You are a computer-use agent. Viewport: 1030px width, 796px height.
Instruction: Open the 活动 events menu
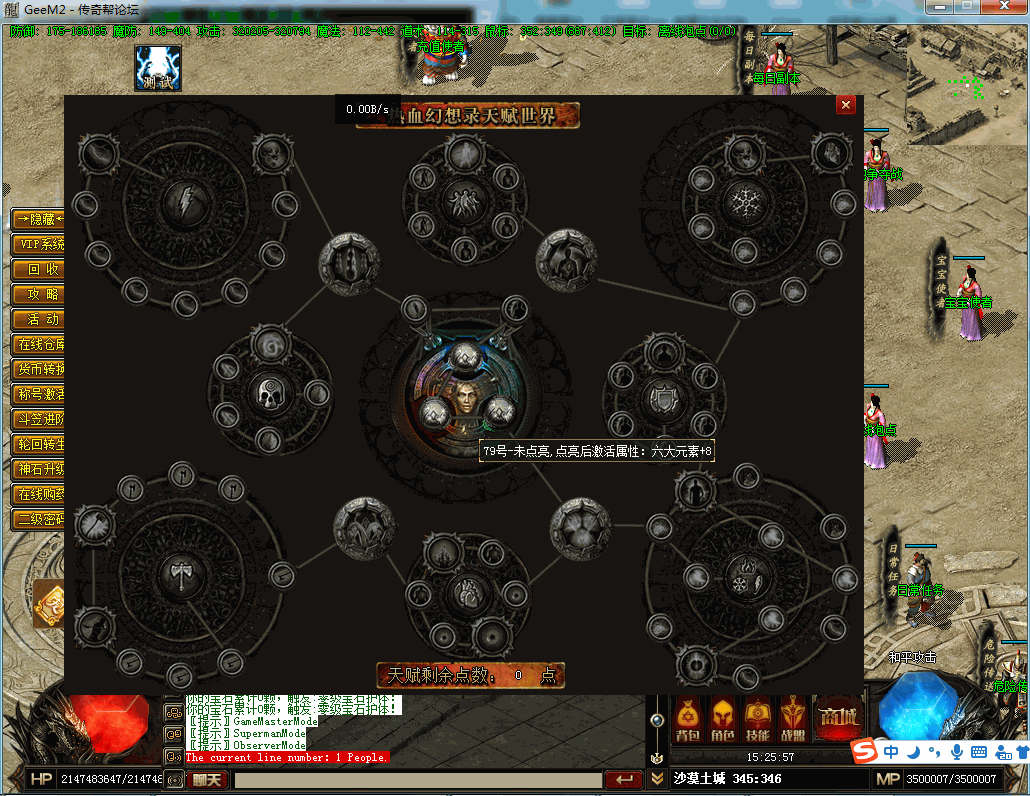pyautogui.click(x=39, y=319)
